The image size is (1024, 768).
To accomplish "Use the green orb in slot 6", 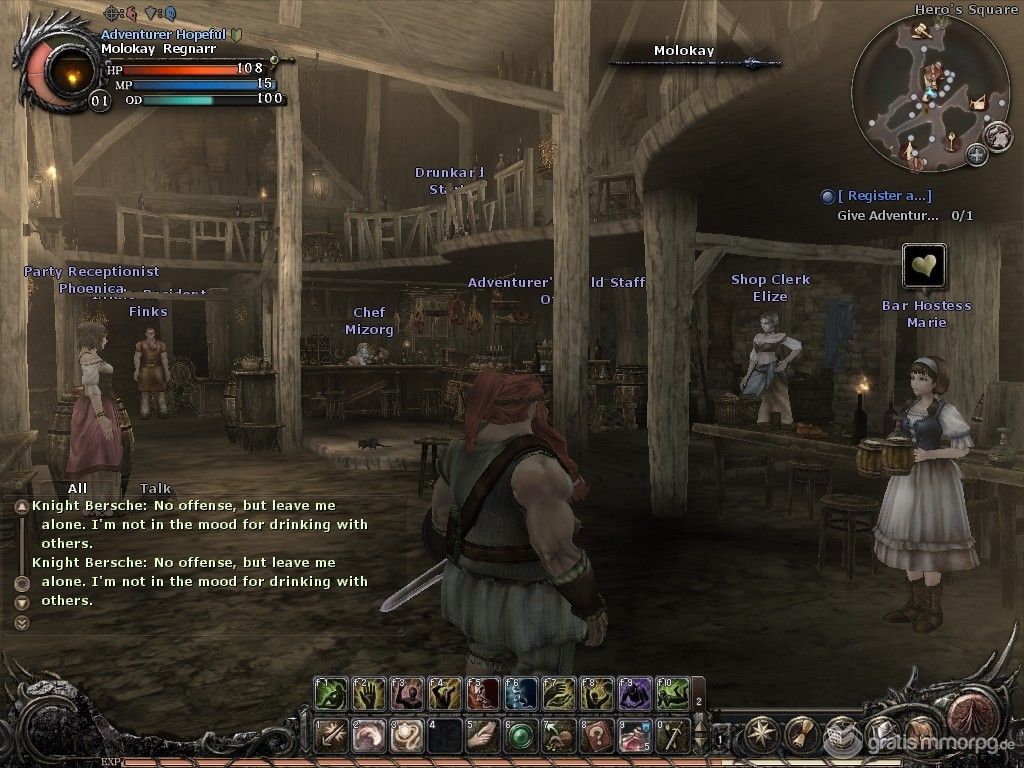I will pos(520,734).
